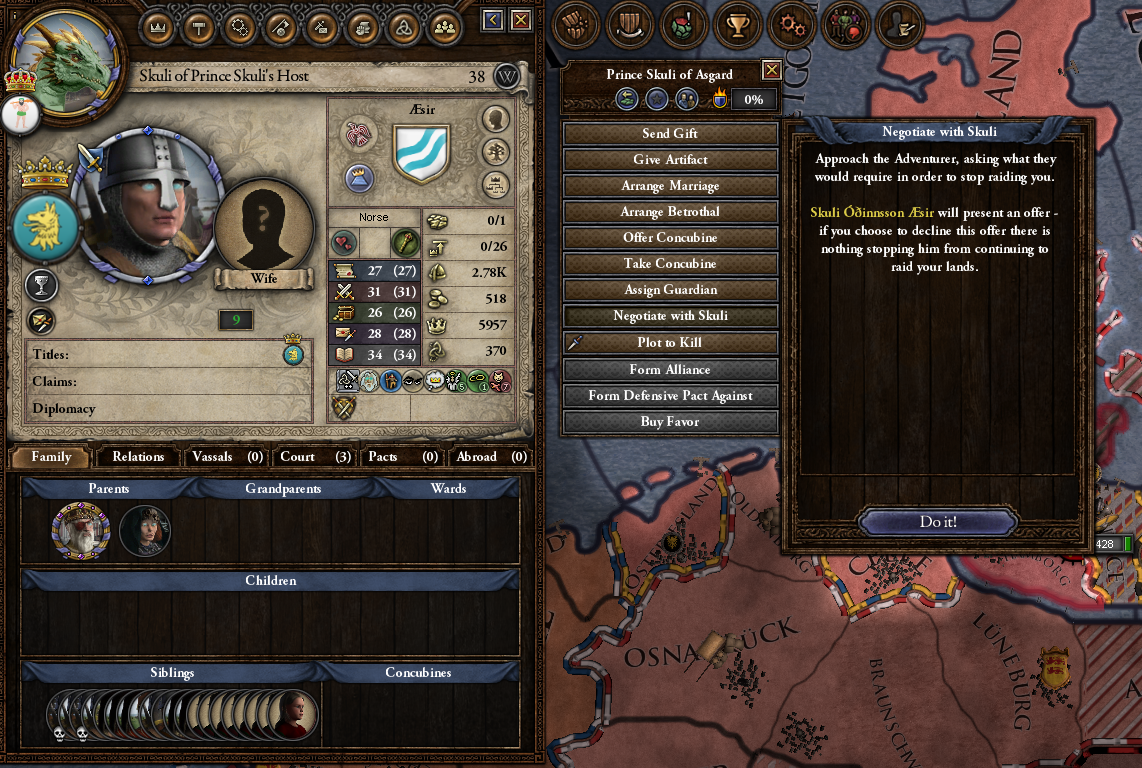The width and height of the screenshot is (1142, 768).
Task: Choose the Send Gift option
Action: [670, 134]
